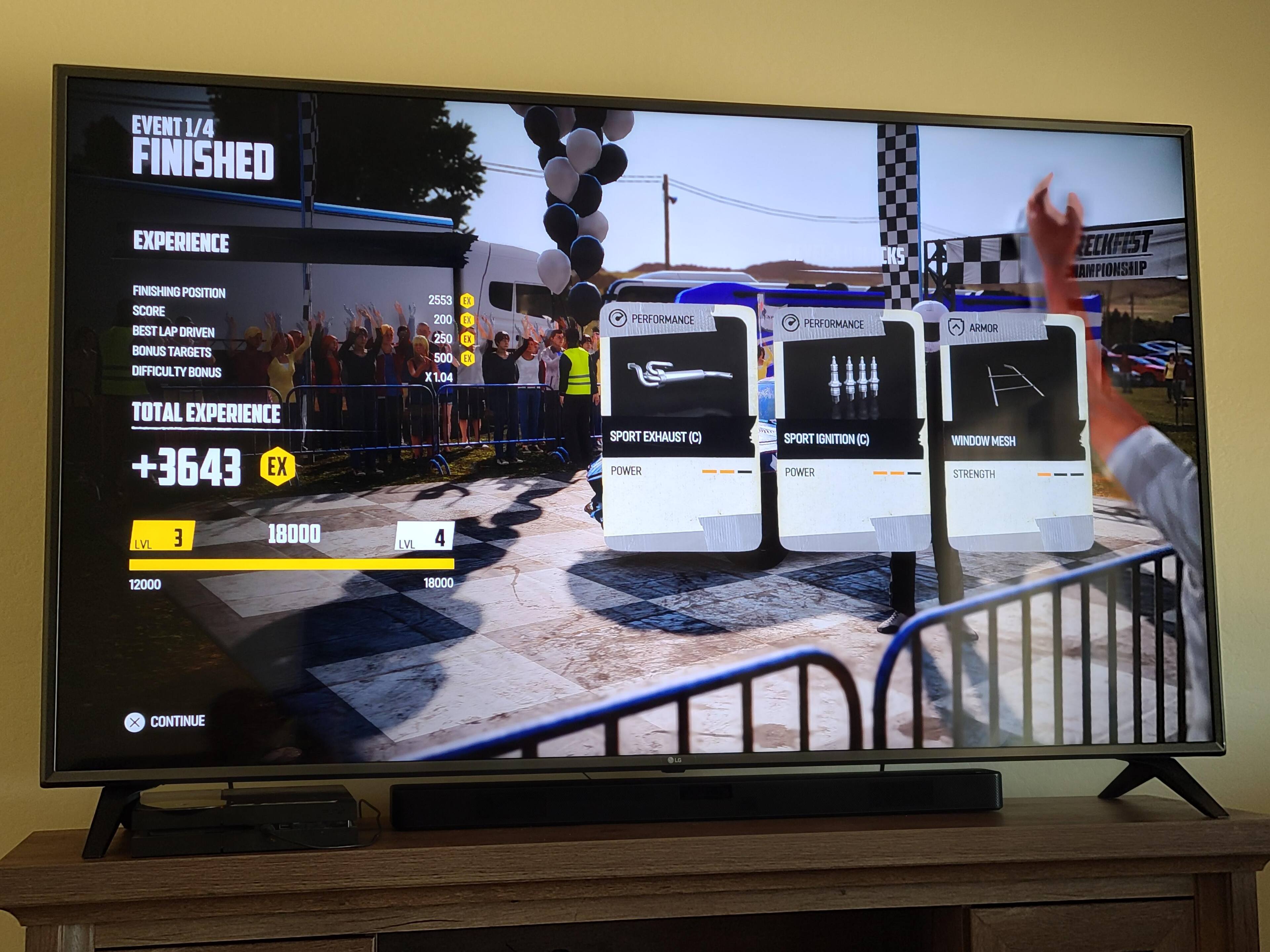
Task: Continue past the event finished screen
Action: click(165, 721)
